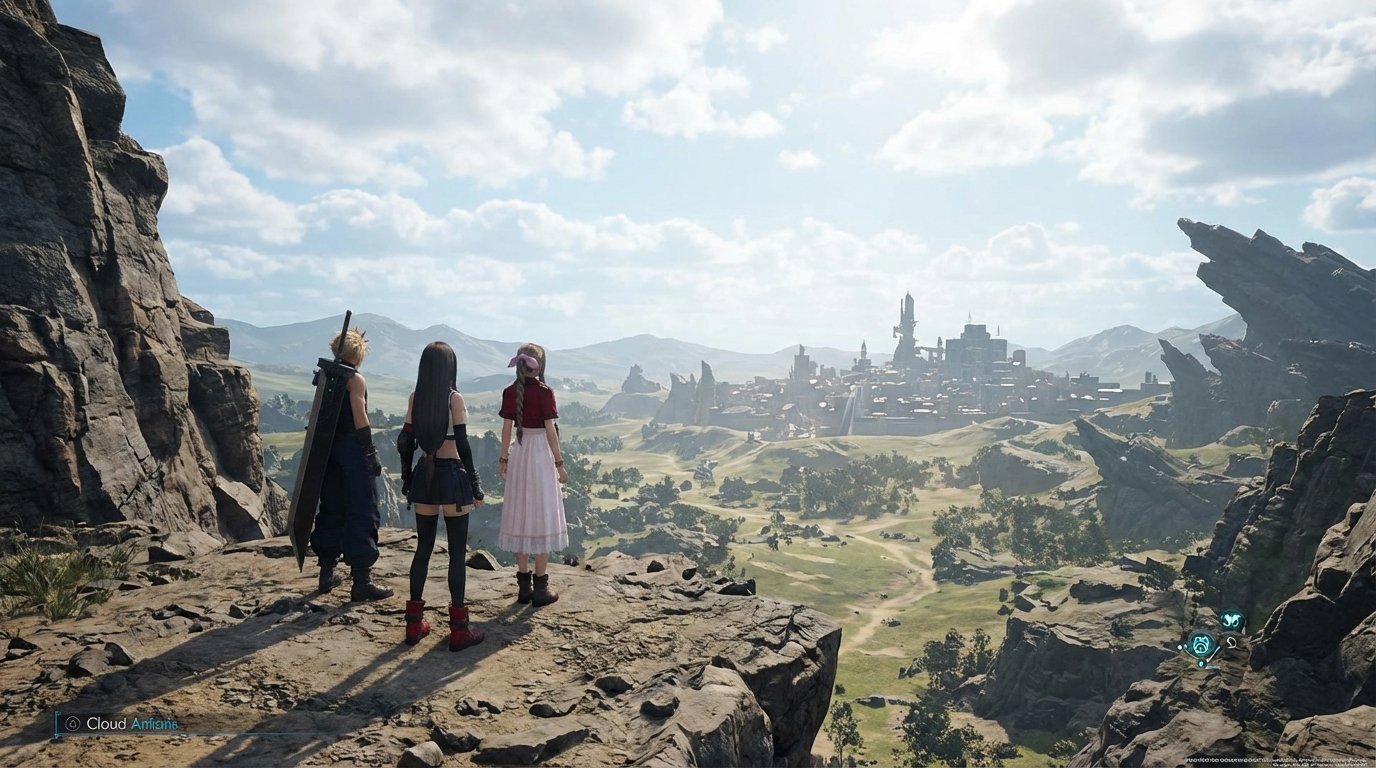This screenshot has height=768, width=1376.
Task: Click the blue action text next to Cloud's name
Action: coord(156,723)
